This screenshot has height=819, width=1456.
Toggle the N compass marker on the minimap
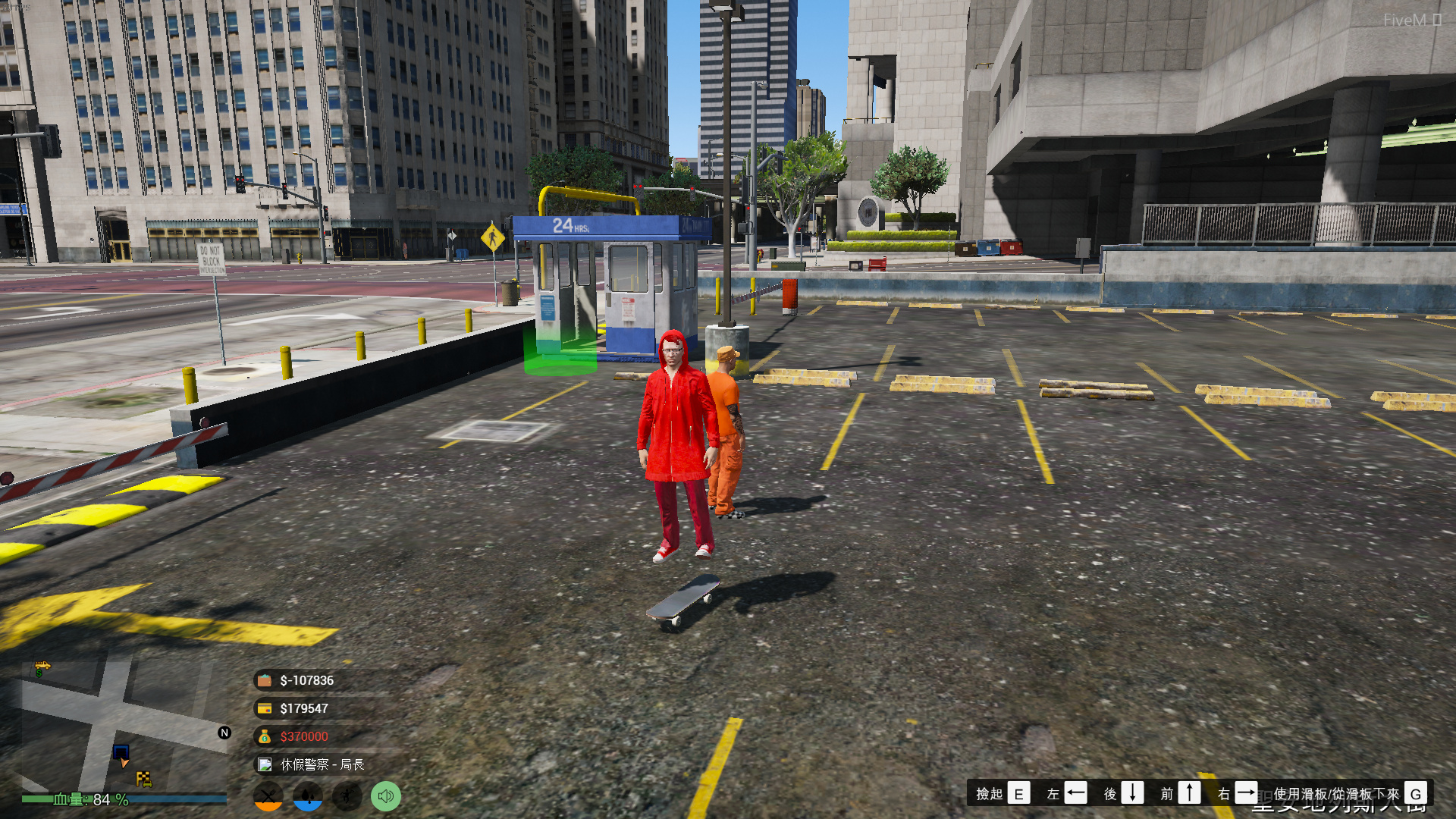(224, 733)
